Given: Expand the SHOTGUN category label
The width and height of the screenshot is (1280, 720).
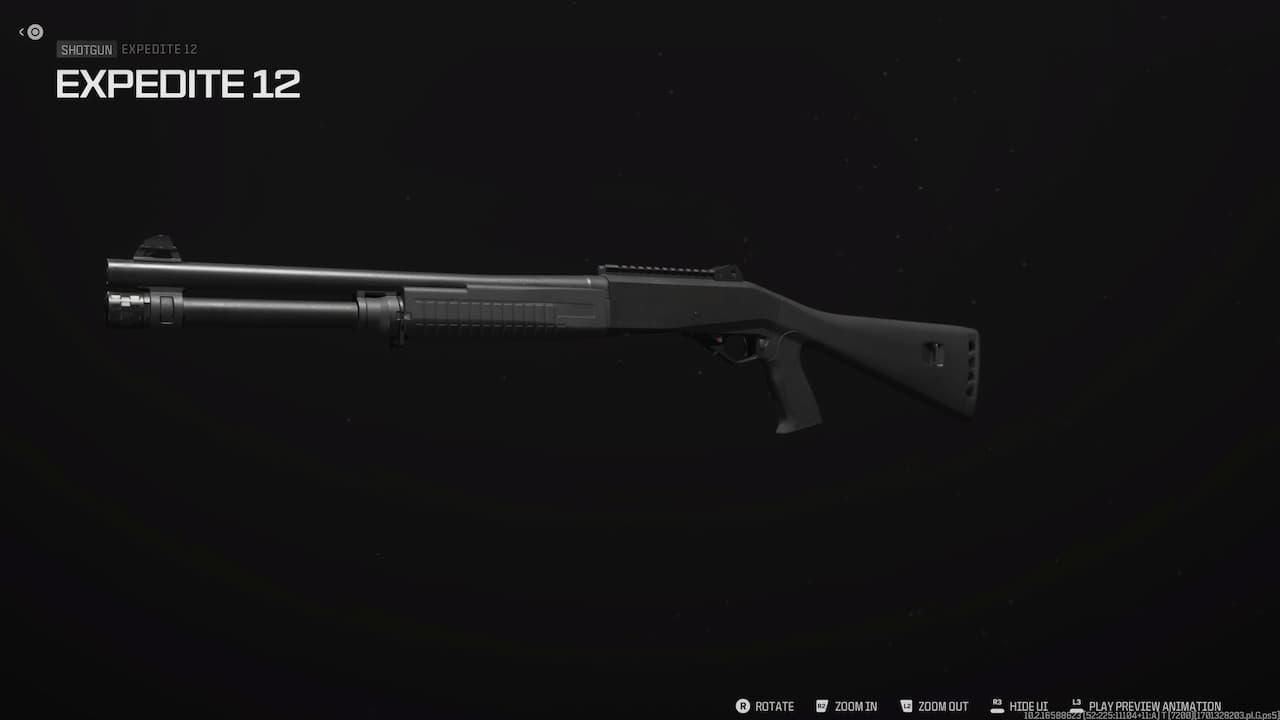Looking at the screenshot, I should click(86, 49).
